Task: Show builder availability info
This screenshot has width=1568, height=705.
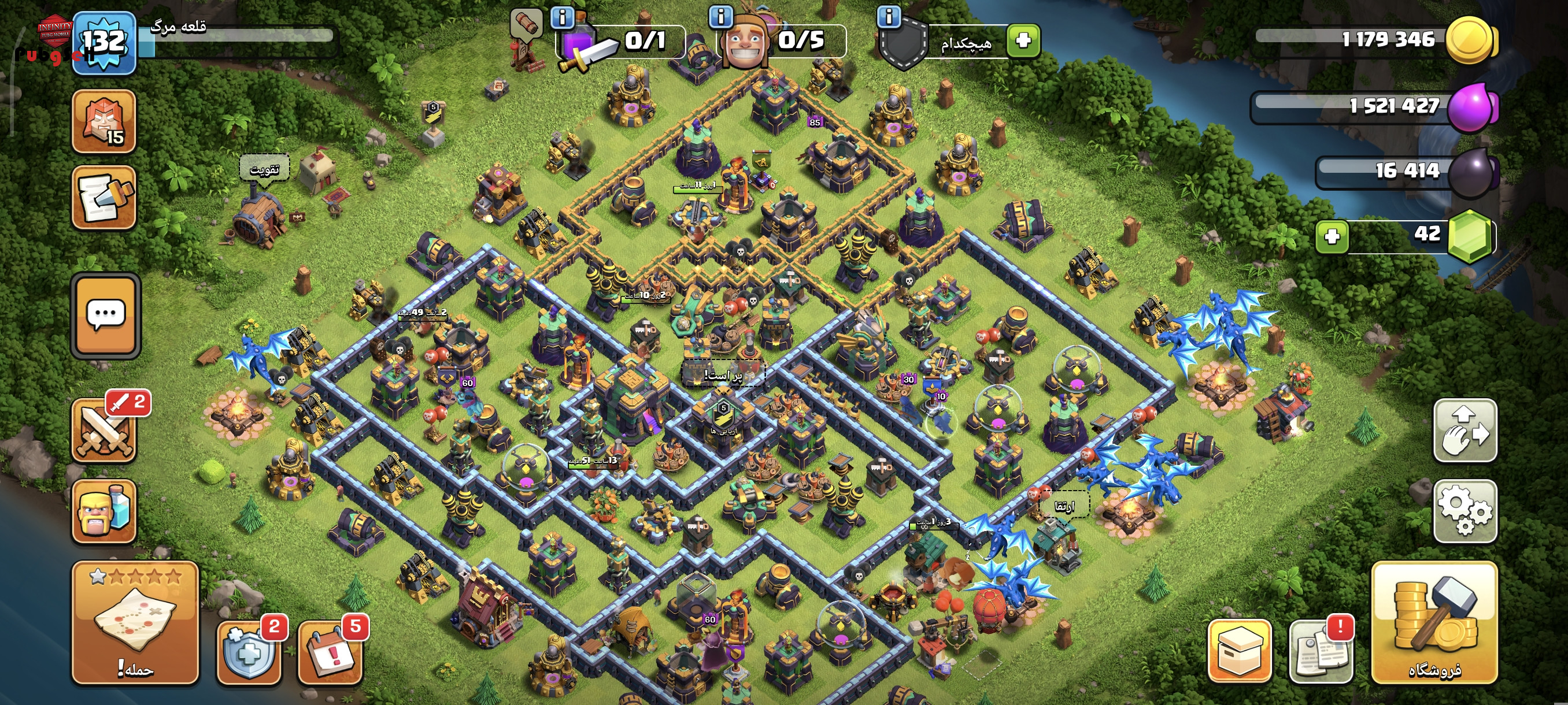Action: (721, 16)
